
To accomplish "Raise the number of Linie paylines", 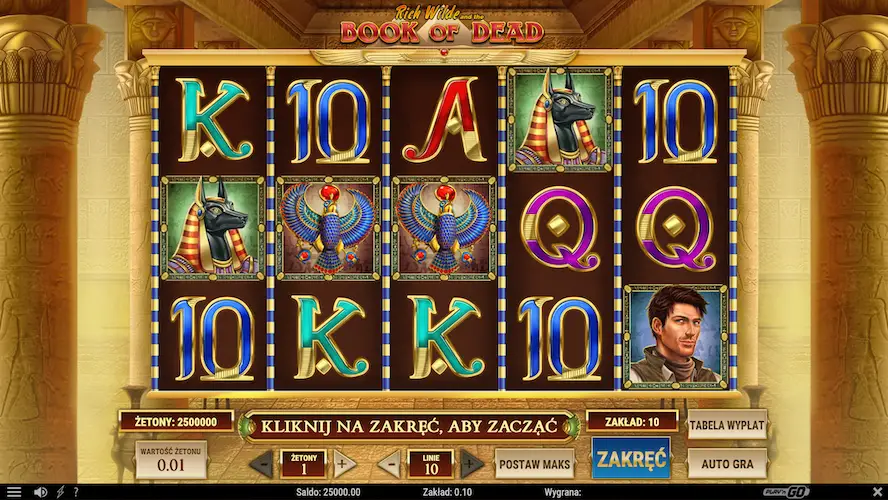I will coord(471,464).
